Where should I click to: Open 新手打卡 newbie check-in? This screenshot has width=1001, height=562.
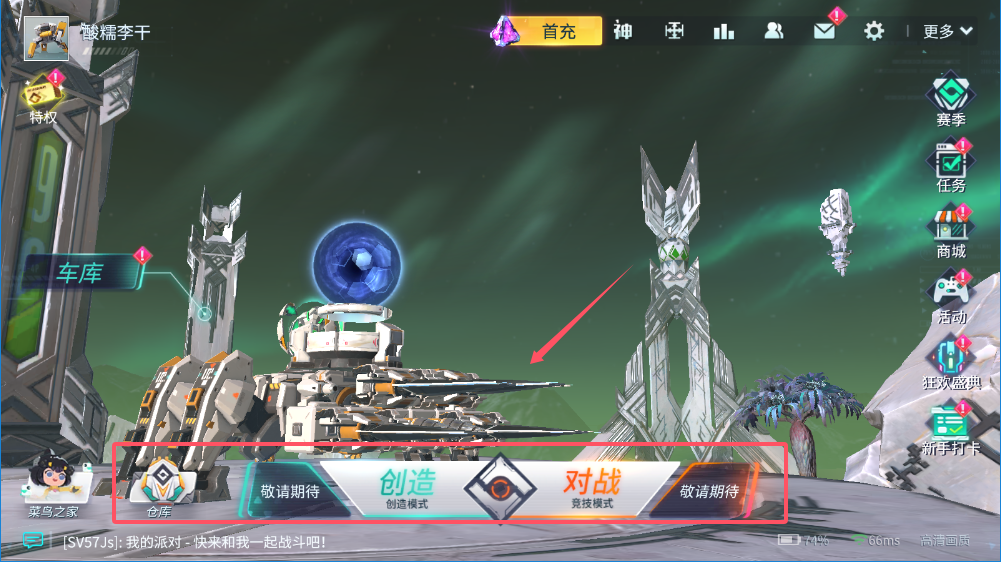[x=951, y=428]
